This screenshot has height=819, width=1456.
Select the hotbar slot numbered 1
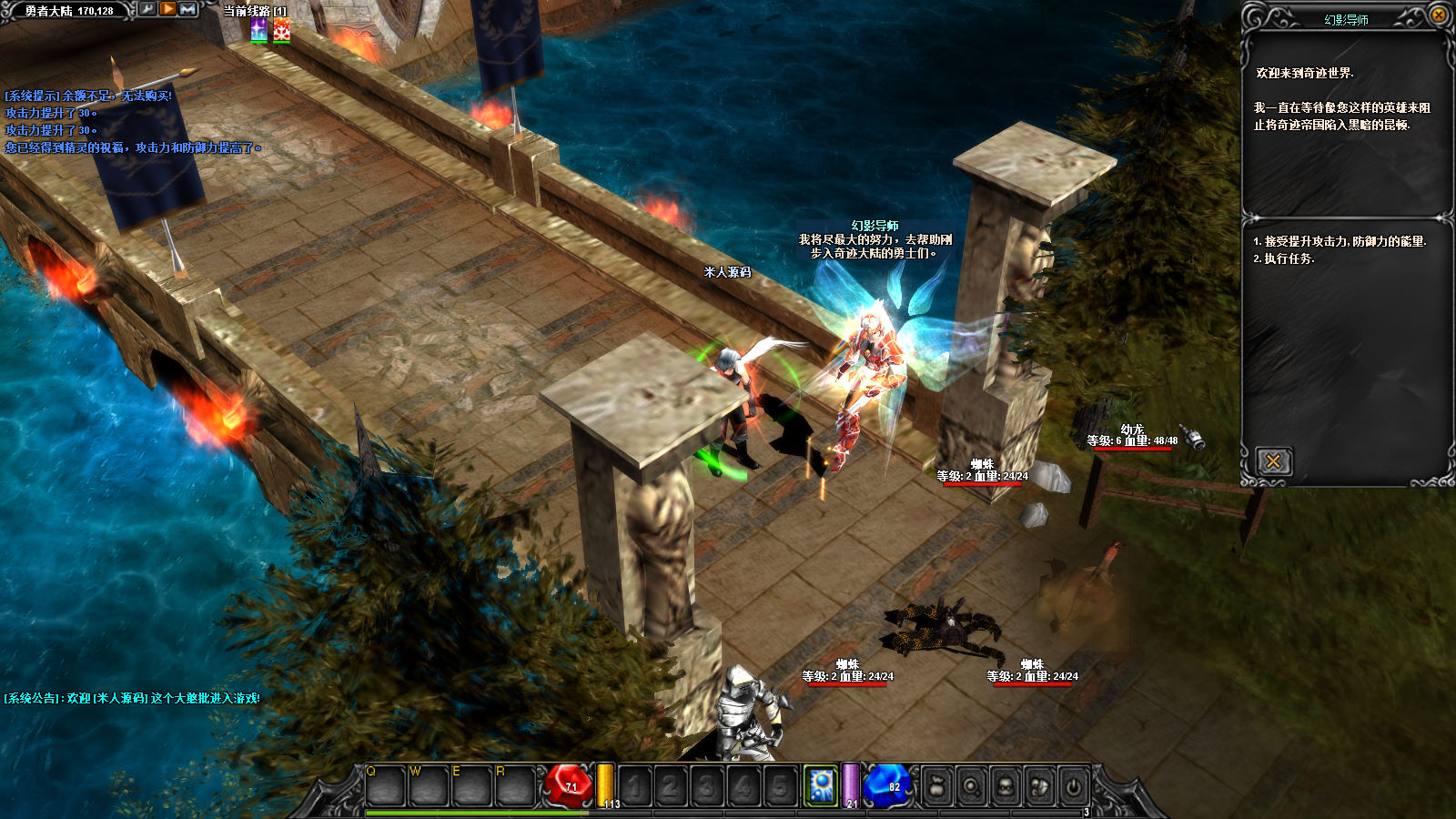[635, 786]
